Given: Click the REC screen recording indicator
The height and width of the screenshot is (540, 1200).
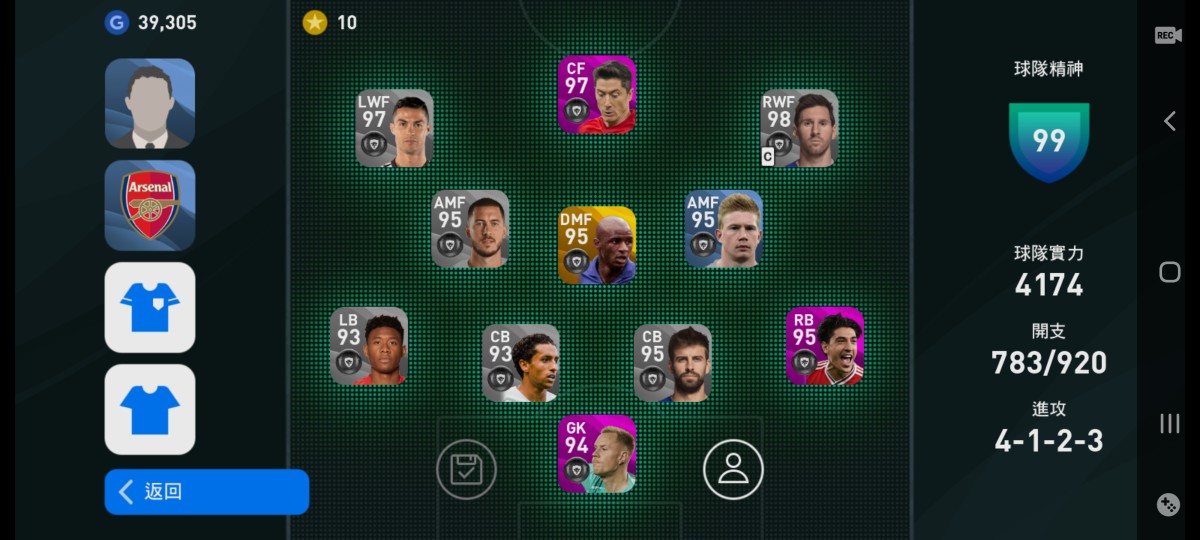Looking at the screenshot, I should [1168, 35].
